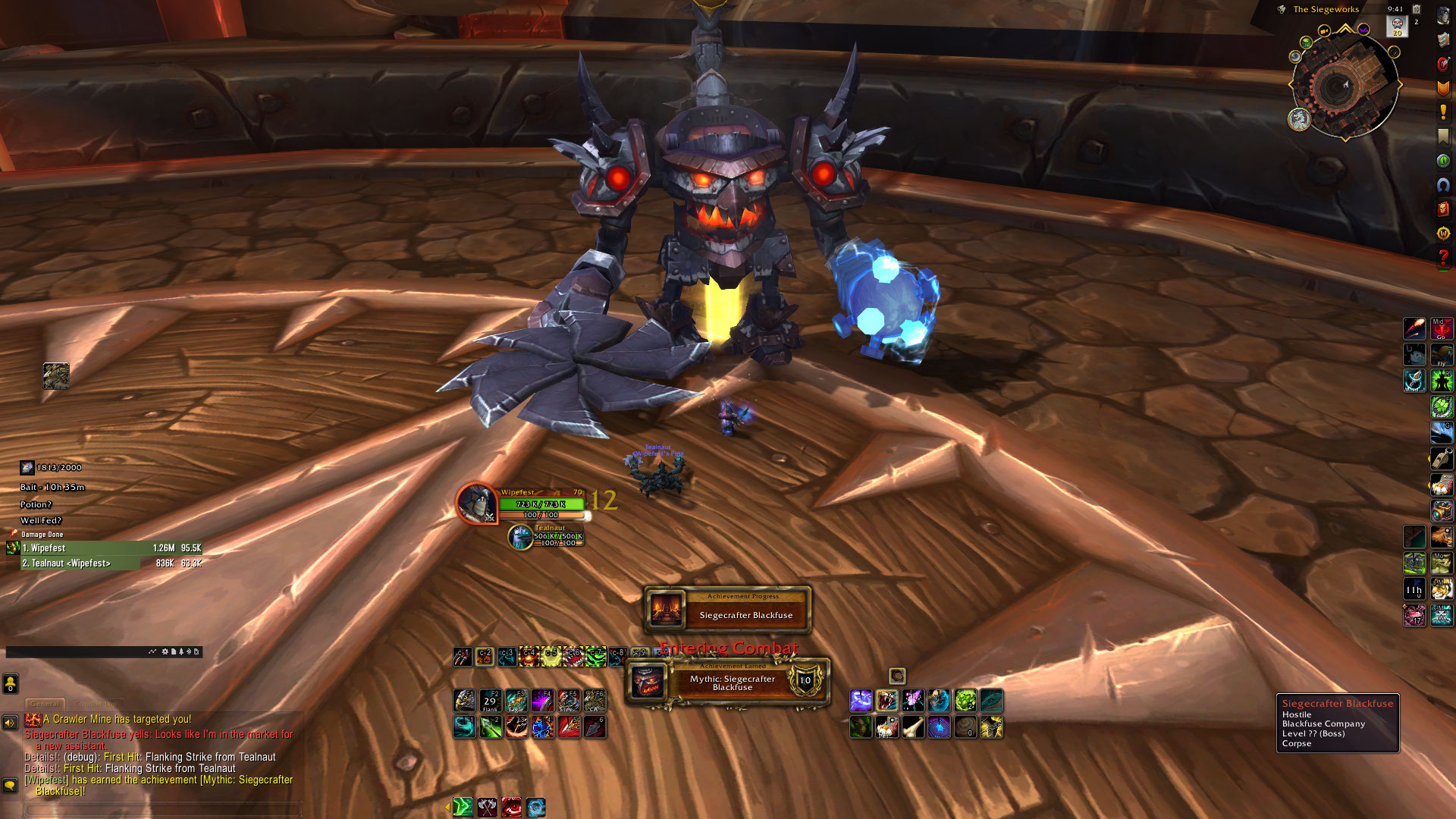Click the circular minimap
Viewport: 1456px width, 819px height.
(1344, 84)
